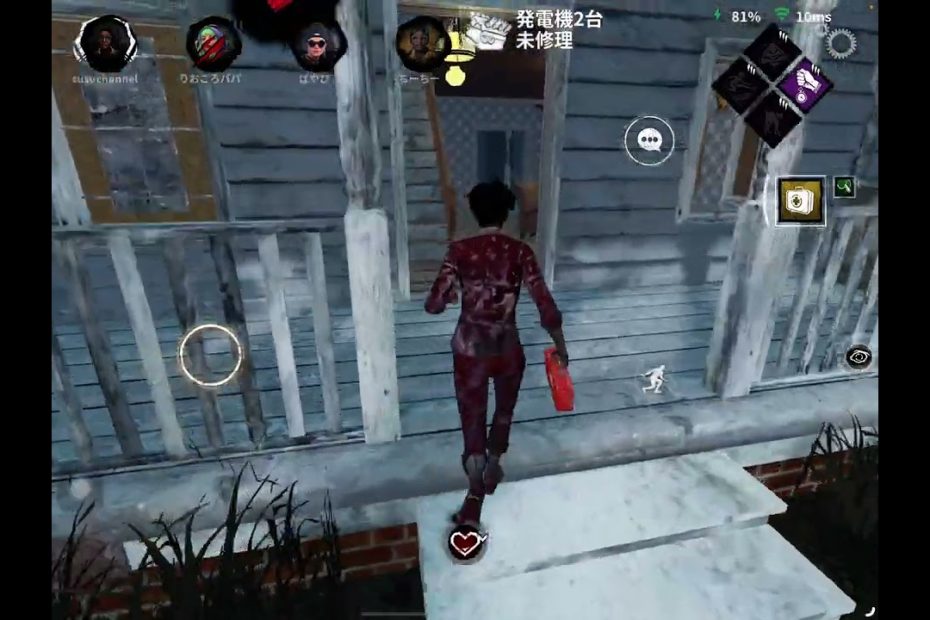The width and height of the screenshot is (930, 620).
Task: Tap the generator objective icon
Action: tap(488, 33)
